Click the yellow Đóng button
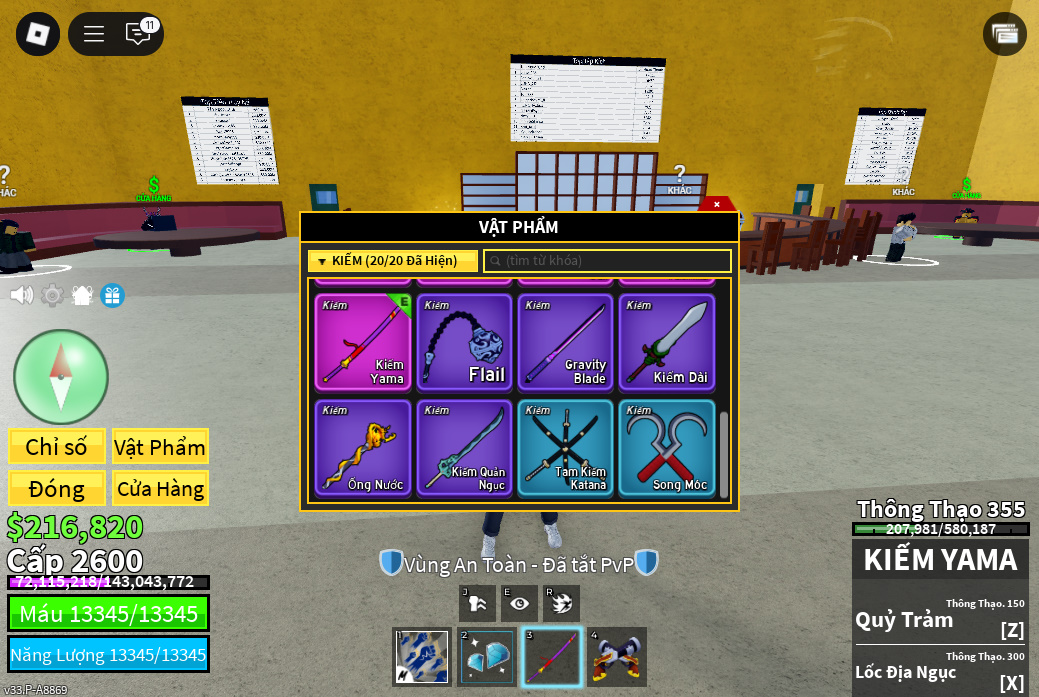The width and height of the screenshot is (1039, 697). (x=56, y=489)
